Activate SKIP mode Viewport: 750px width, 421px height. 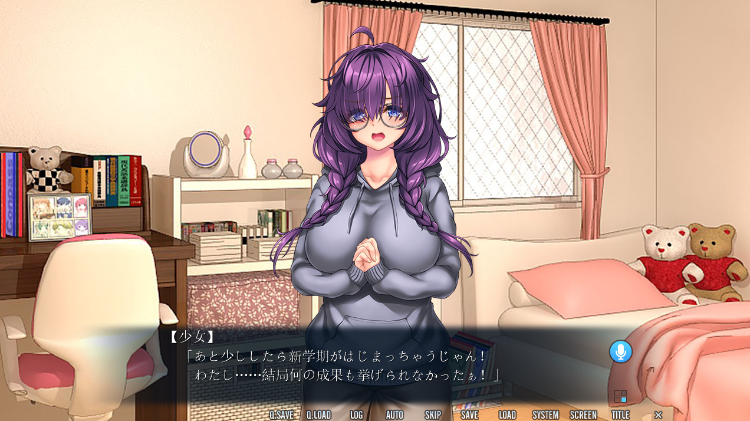tap(432, 414)
